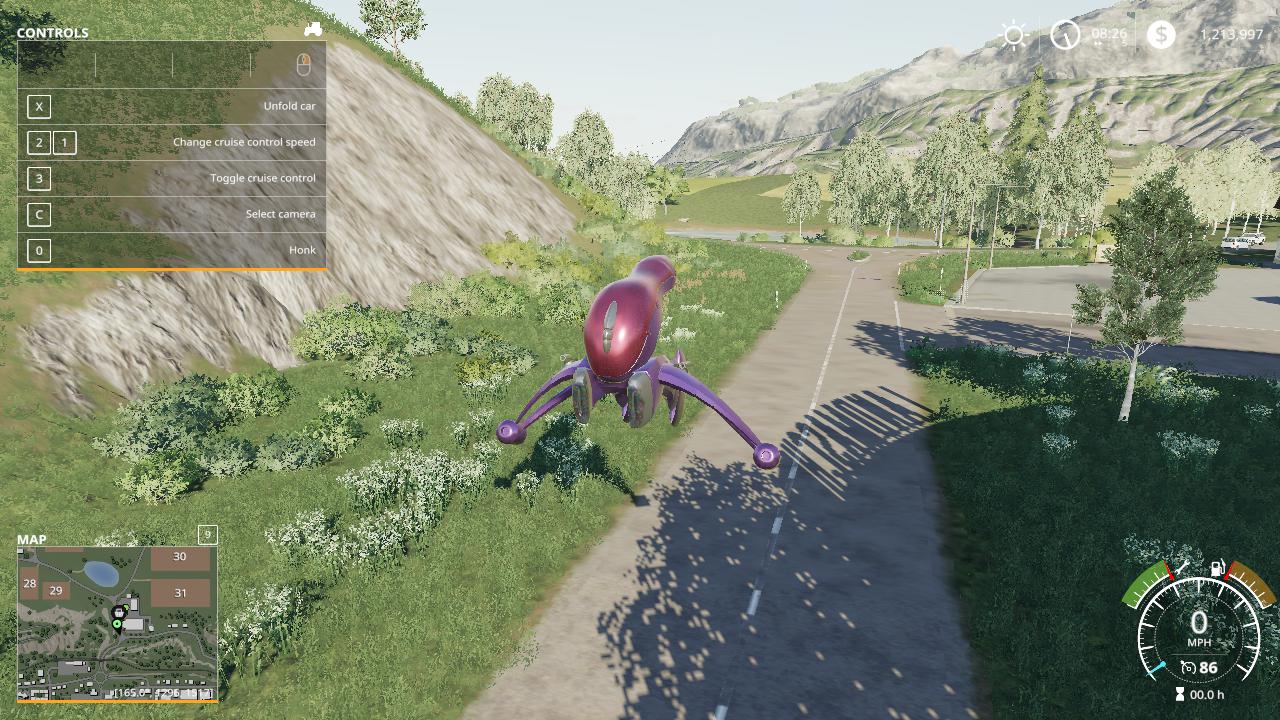
Task: Click the tractor icon above the controls panel
Action: click(x=313, y=30)
